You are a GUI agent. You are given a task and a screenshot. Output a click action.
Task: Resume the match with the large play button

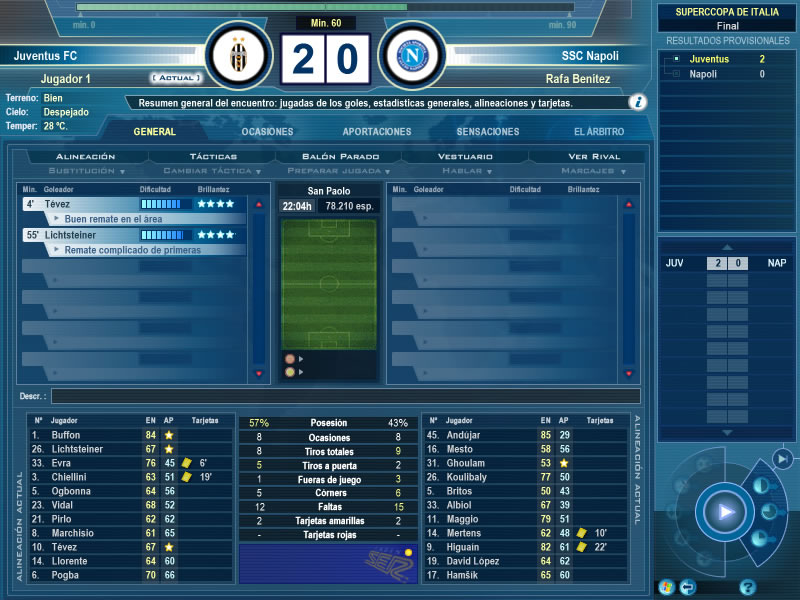[724, 513]
